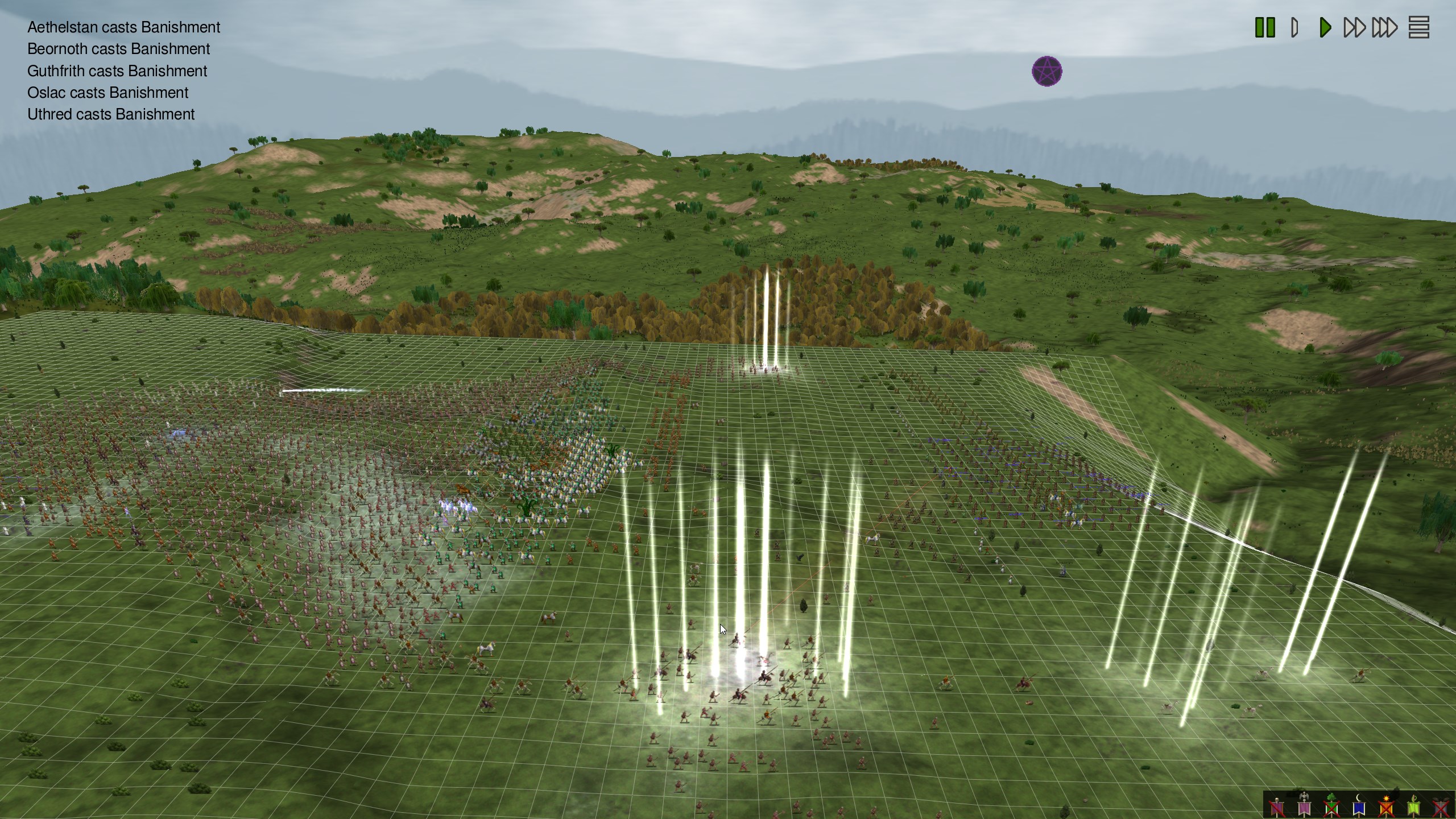Pause the battle replay
The height and width of the screenshot is (819, 1456).
click(x=1265, y=27)
